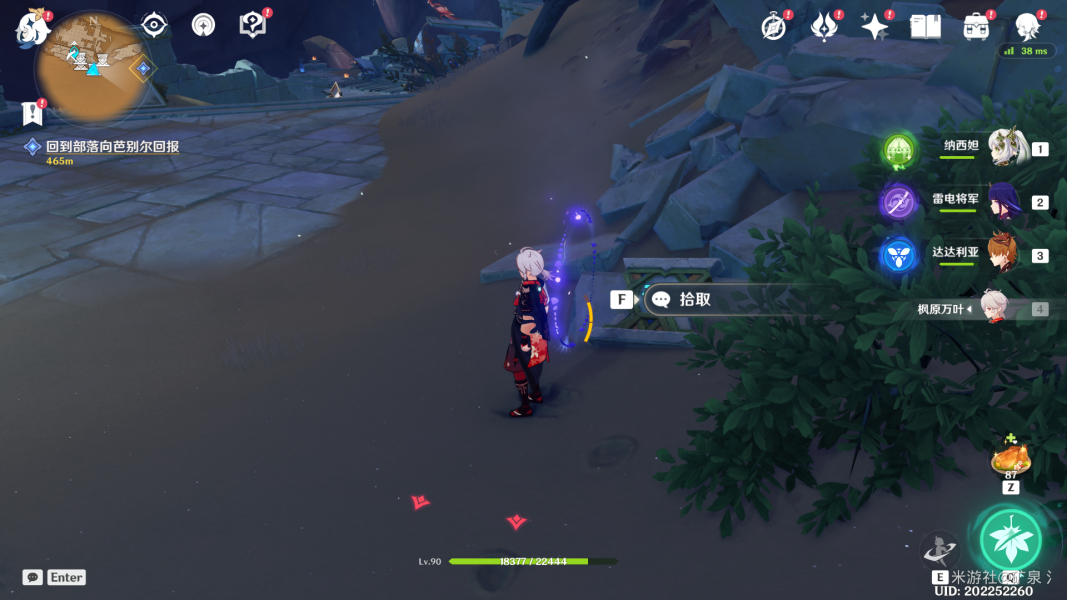This screenshot has width=1067, height=600.
Task: Open the backpack inventory
Action: (976, 27)
